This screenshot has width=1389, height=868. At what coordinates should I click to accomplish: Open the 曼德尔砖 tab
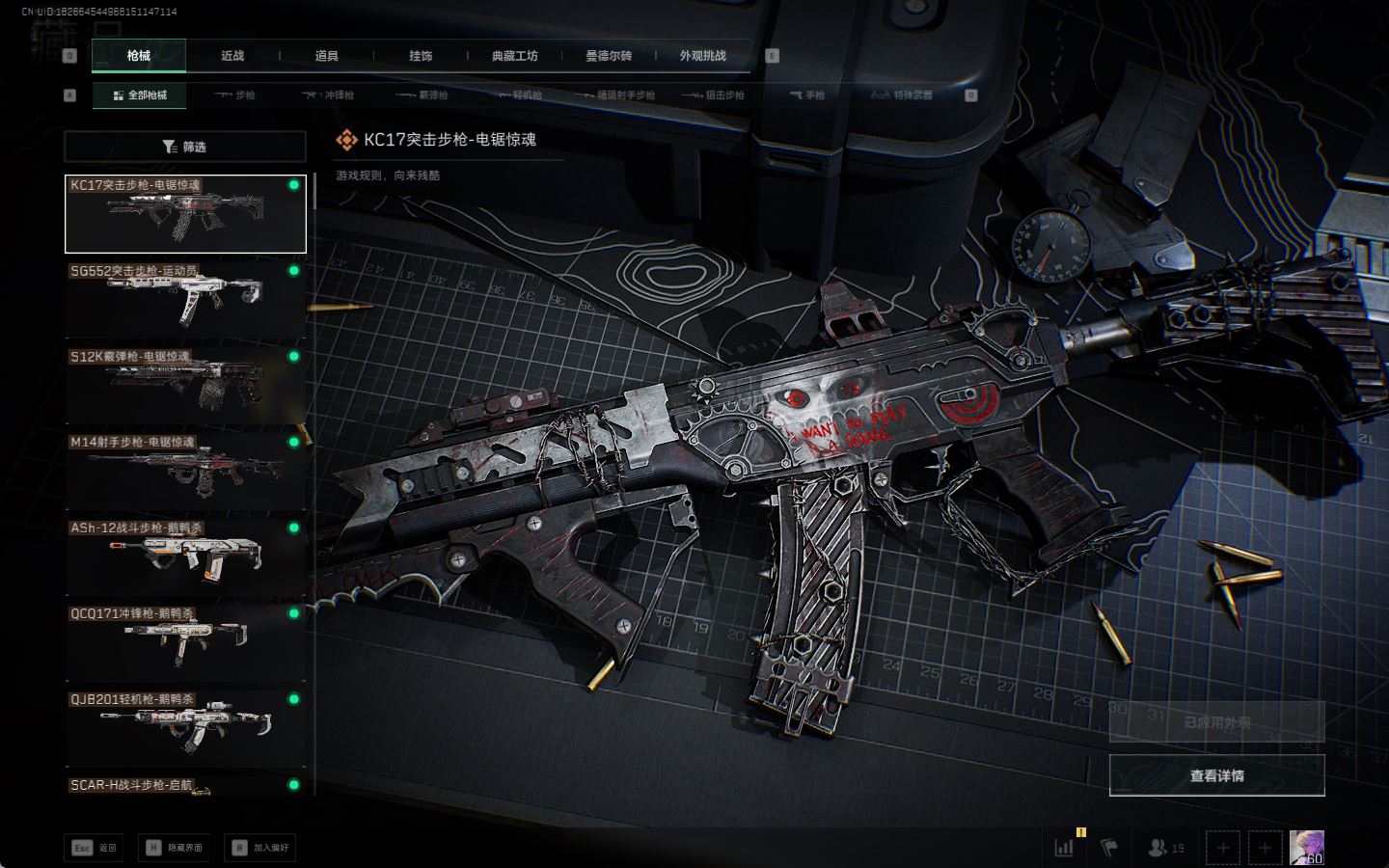click(609, 56)
